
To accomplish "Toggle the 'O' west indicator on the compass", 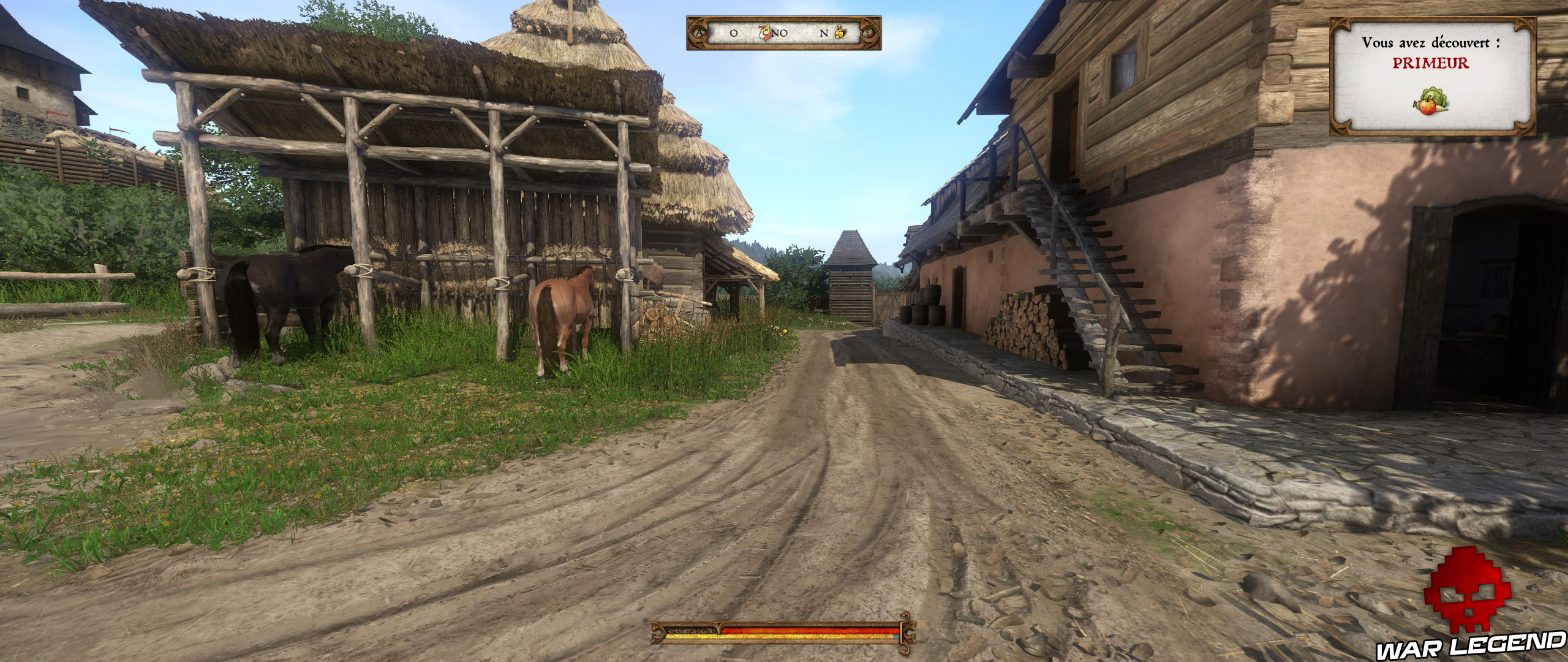I will (733, 34).
